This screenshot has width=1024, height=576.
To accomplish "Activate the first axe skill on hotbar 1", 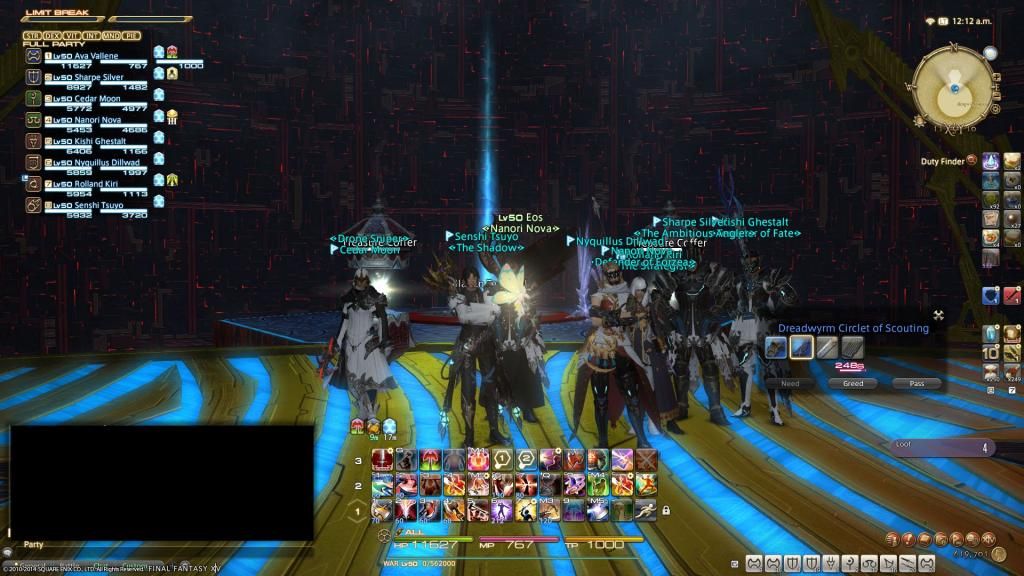I will 382,510.
